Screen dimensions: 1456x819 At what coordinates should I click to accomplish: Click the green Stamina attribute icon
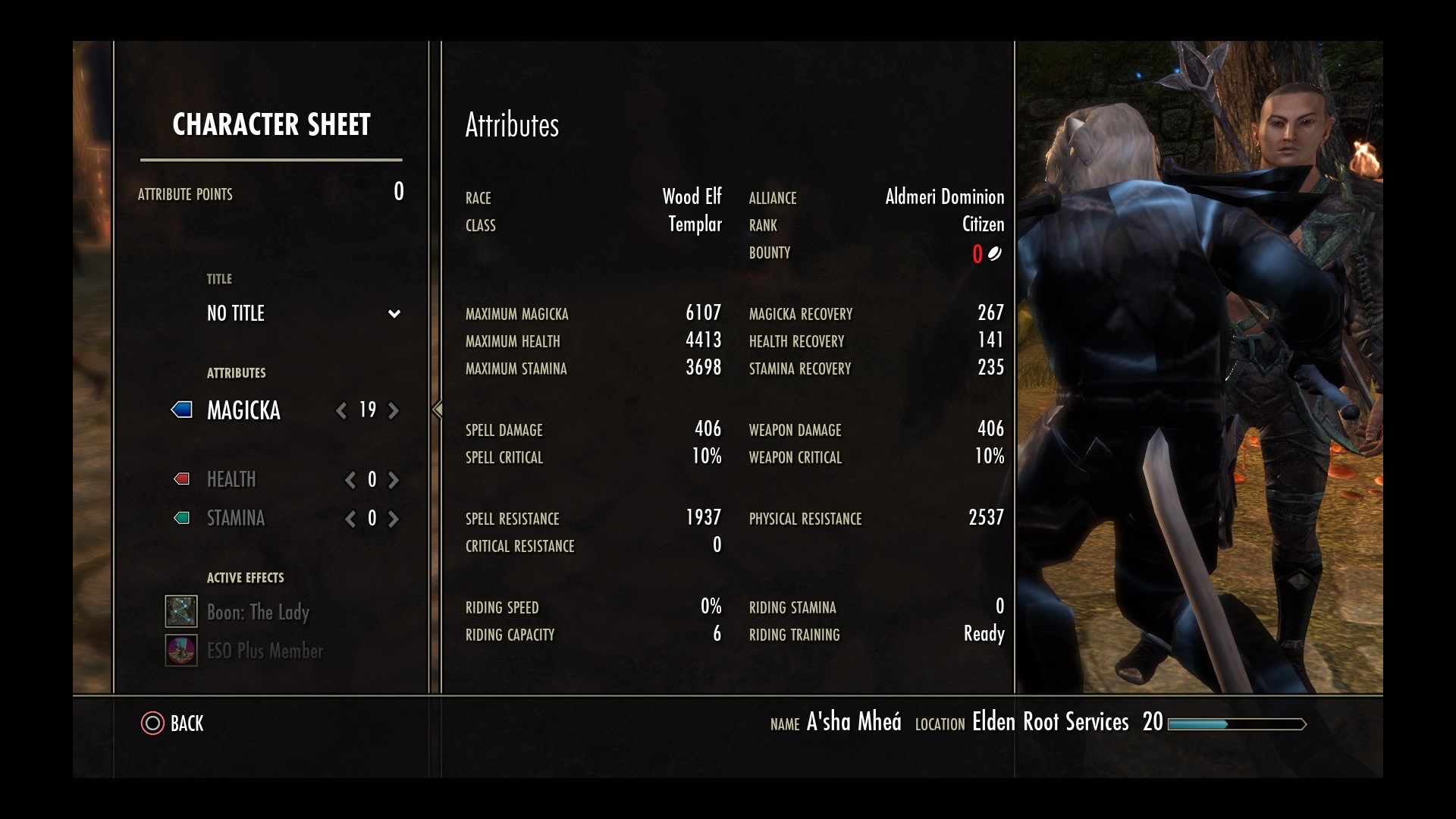point(180,518)
